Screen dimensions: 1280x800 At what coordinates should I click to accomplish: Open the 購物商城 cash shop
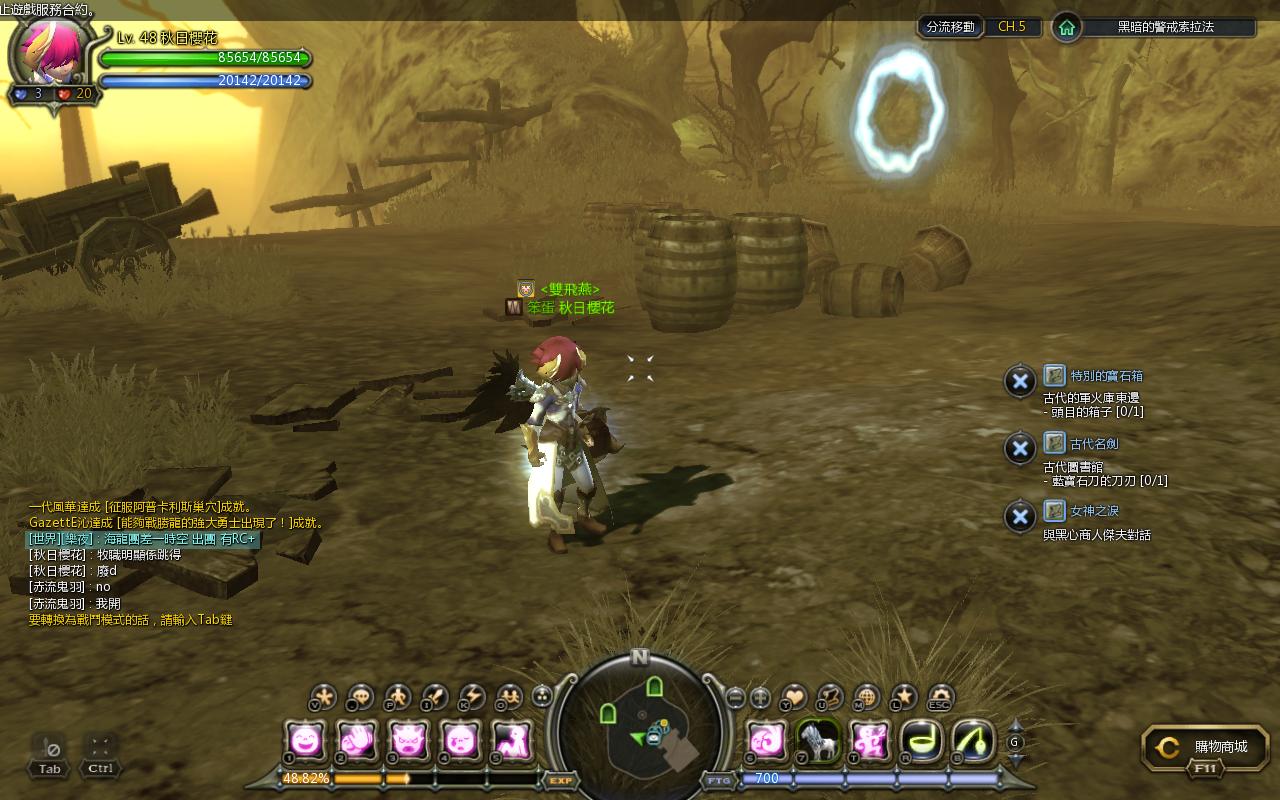1206,747
